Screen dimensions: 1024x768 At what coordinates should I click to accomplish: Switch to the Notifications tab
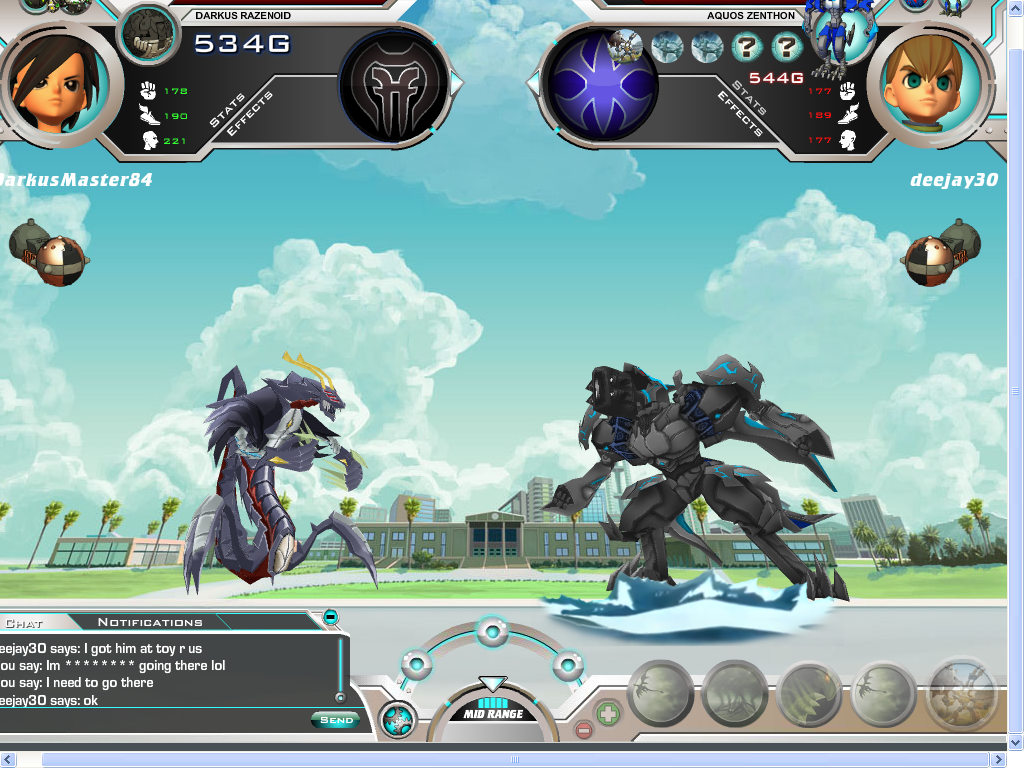click(x=150, y=622)
